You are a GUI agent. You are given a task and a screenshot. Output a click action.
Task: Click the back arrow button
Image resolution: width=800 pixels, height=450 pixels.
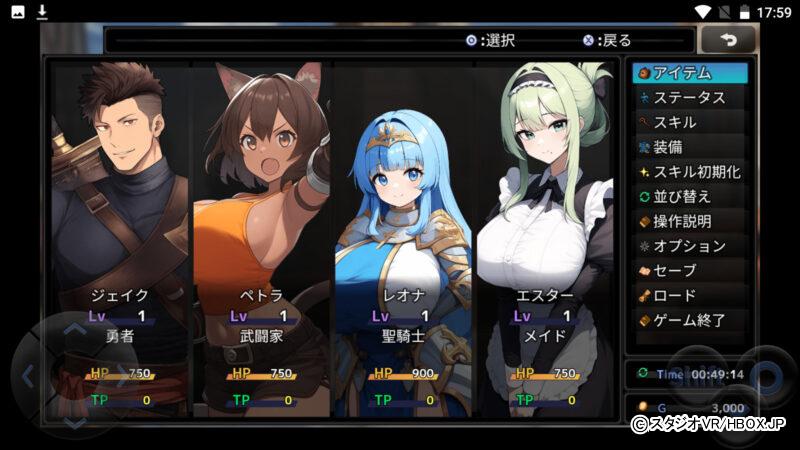point(727,40)
